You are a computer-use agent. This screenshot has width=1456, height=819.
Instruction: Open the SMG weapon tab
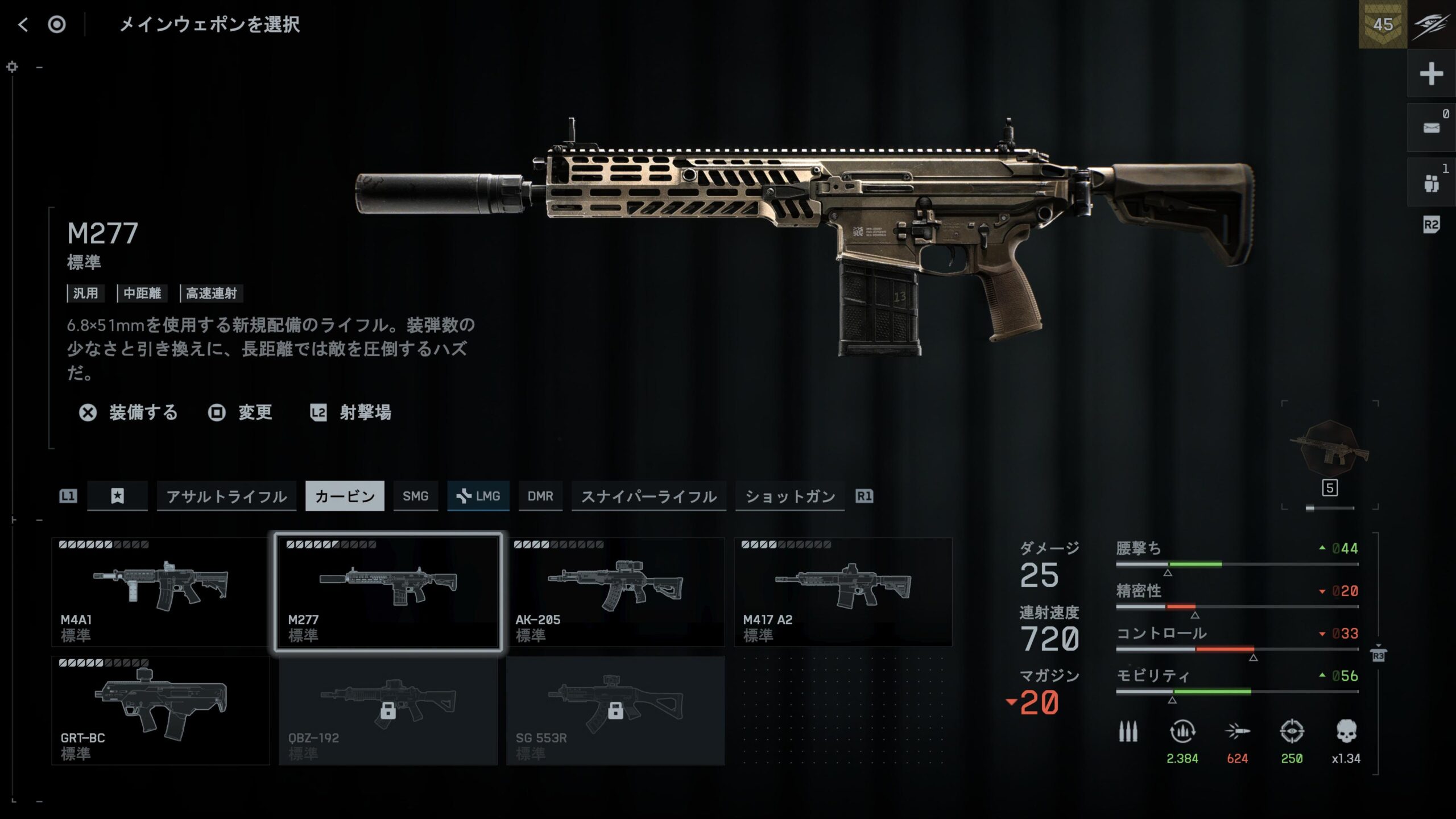point(415,497)
